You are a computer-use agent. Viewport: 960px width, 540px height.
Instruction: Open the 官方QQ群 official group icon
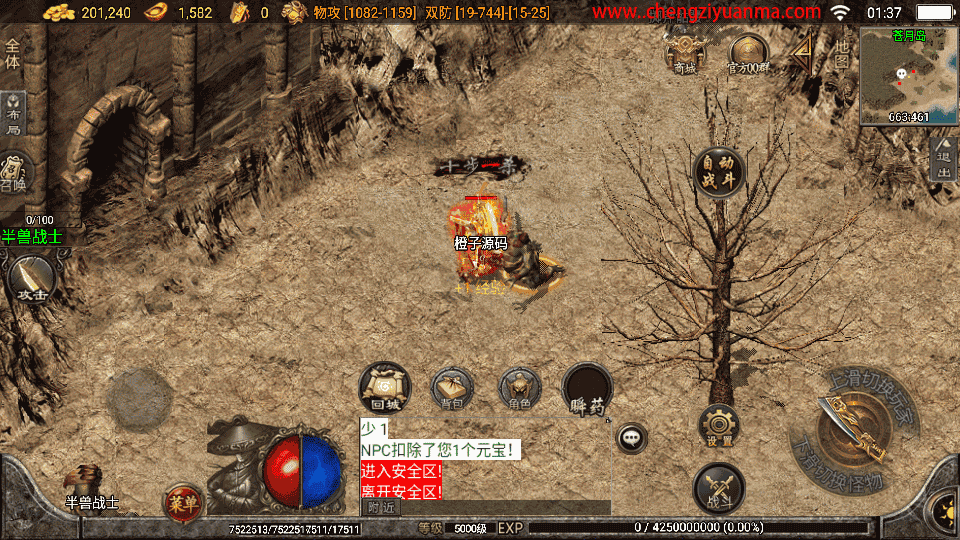tap(747, 52)
